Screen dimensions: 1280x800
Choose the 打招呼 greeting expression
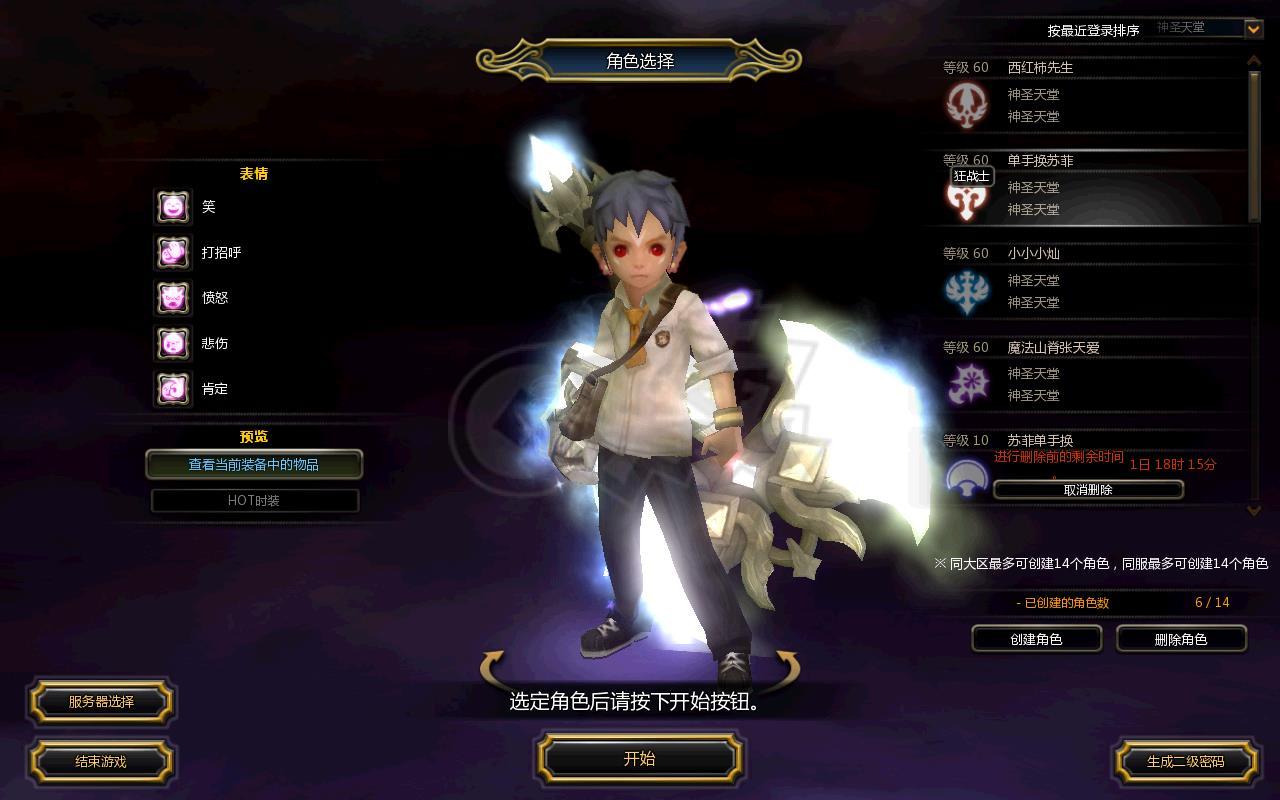(x=173, y=252)
